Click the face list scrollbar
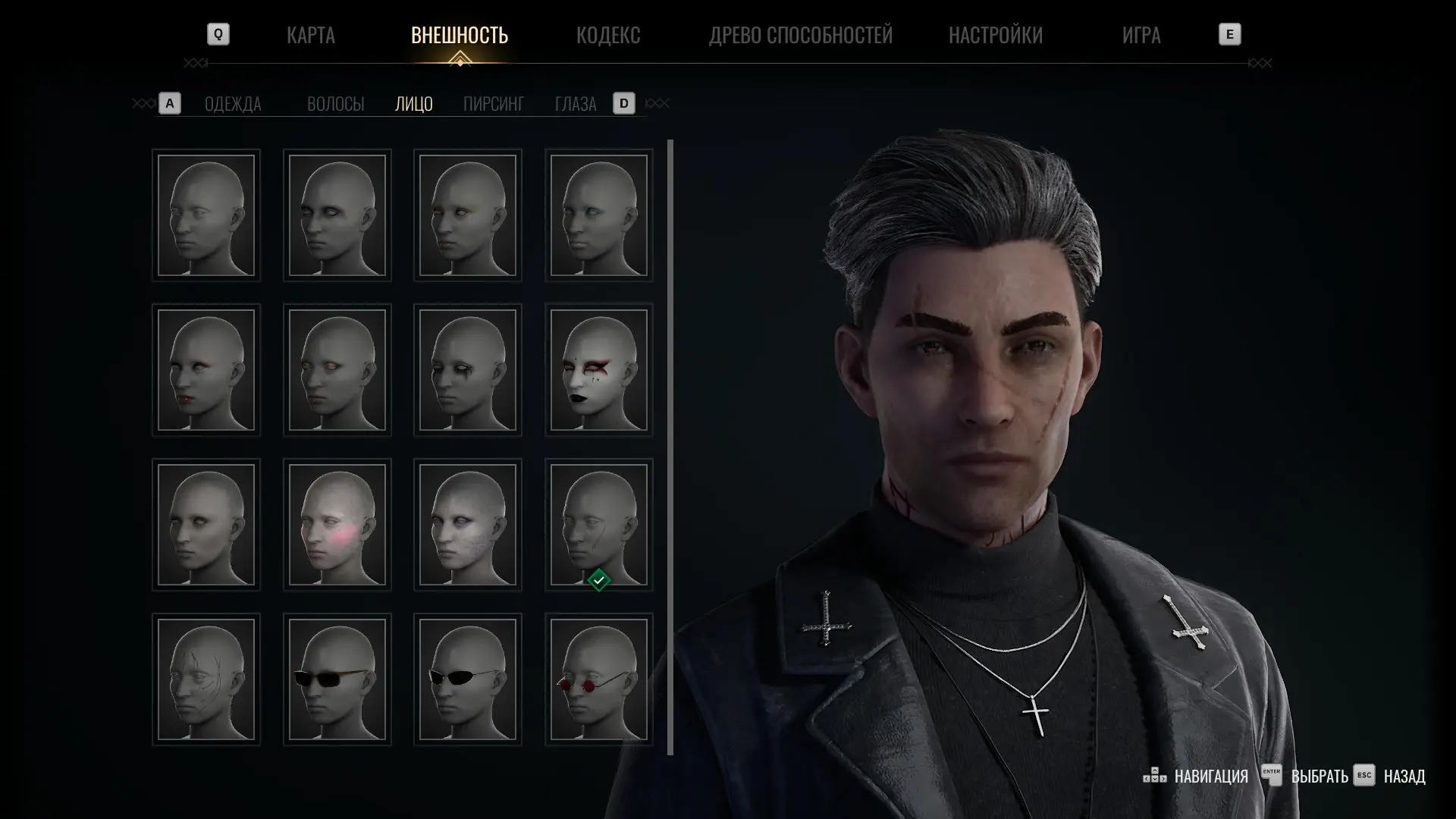1456x819 pixels. tap(670, 447)
